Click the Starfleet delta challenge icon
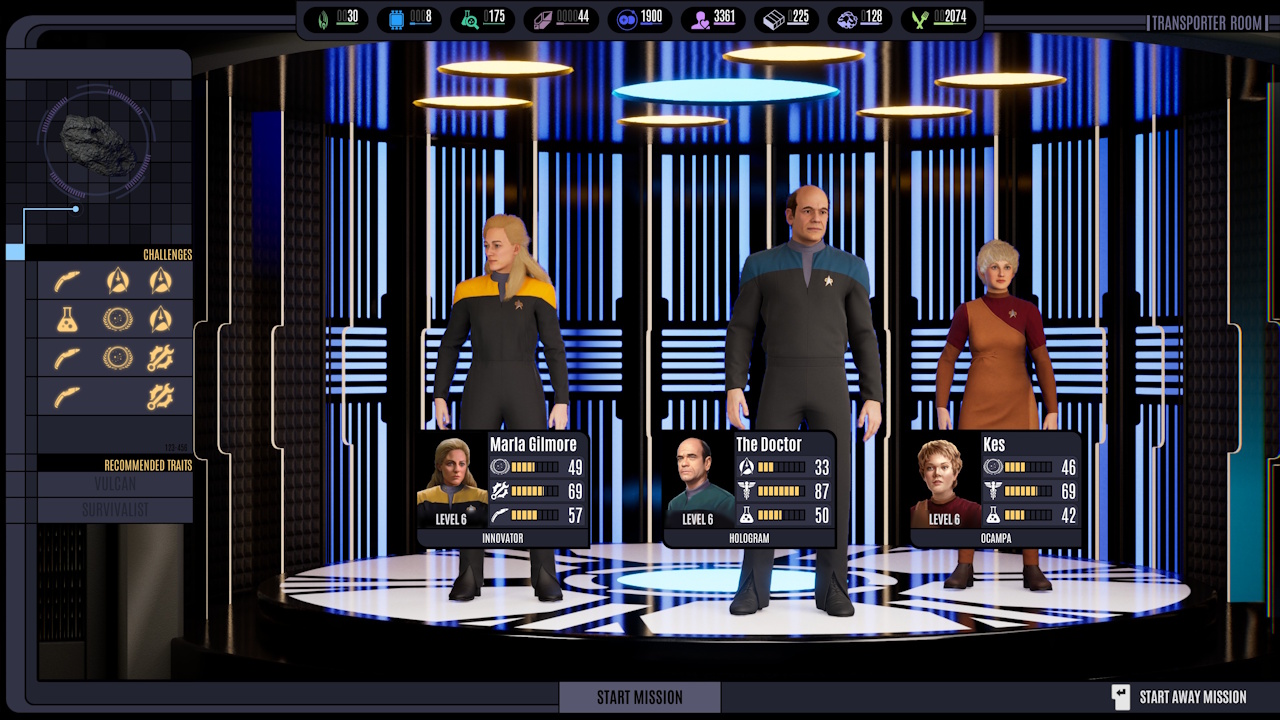 point(118,281)
